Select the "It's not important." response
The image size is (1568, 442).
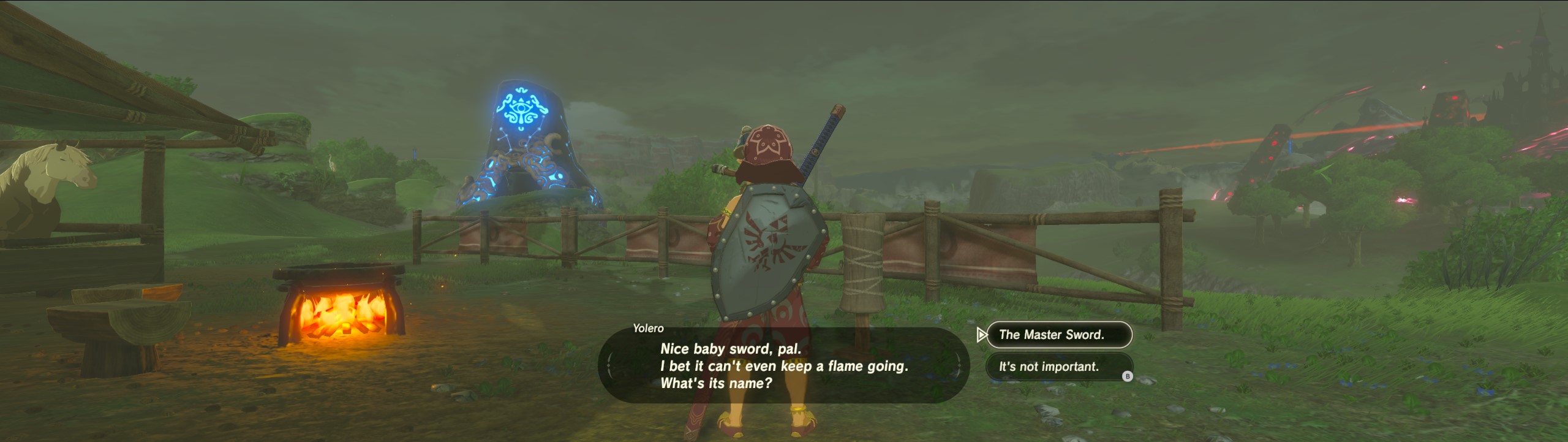[x=1057, y=367]
